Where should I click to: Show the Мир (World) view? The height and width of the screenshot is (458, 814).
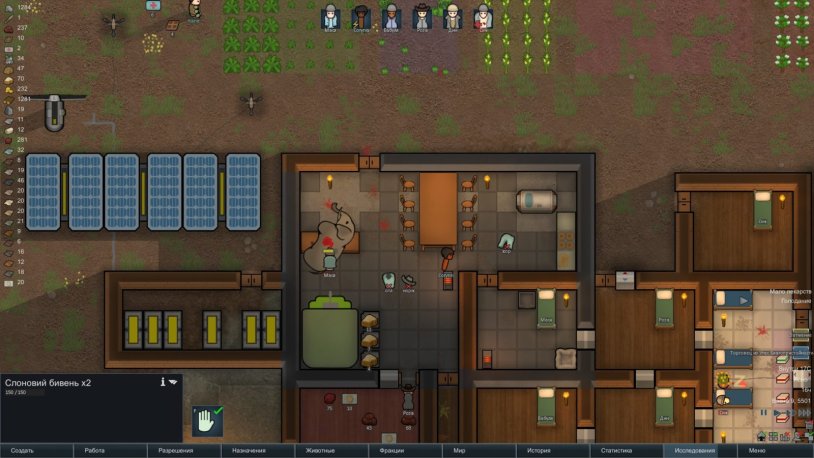tap(460, 451)
